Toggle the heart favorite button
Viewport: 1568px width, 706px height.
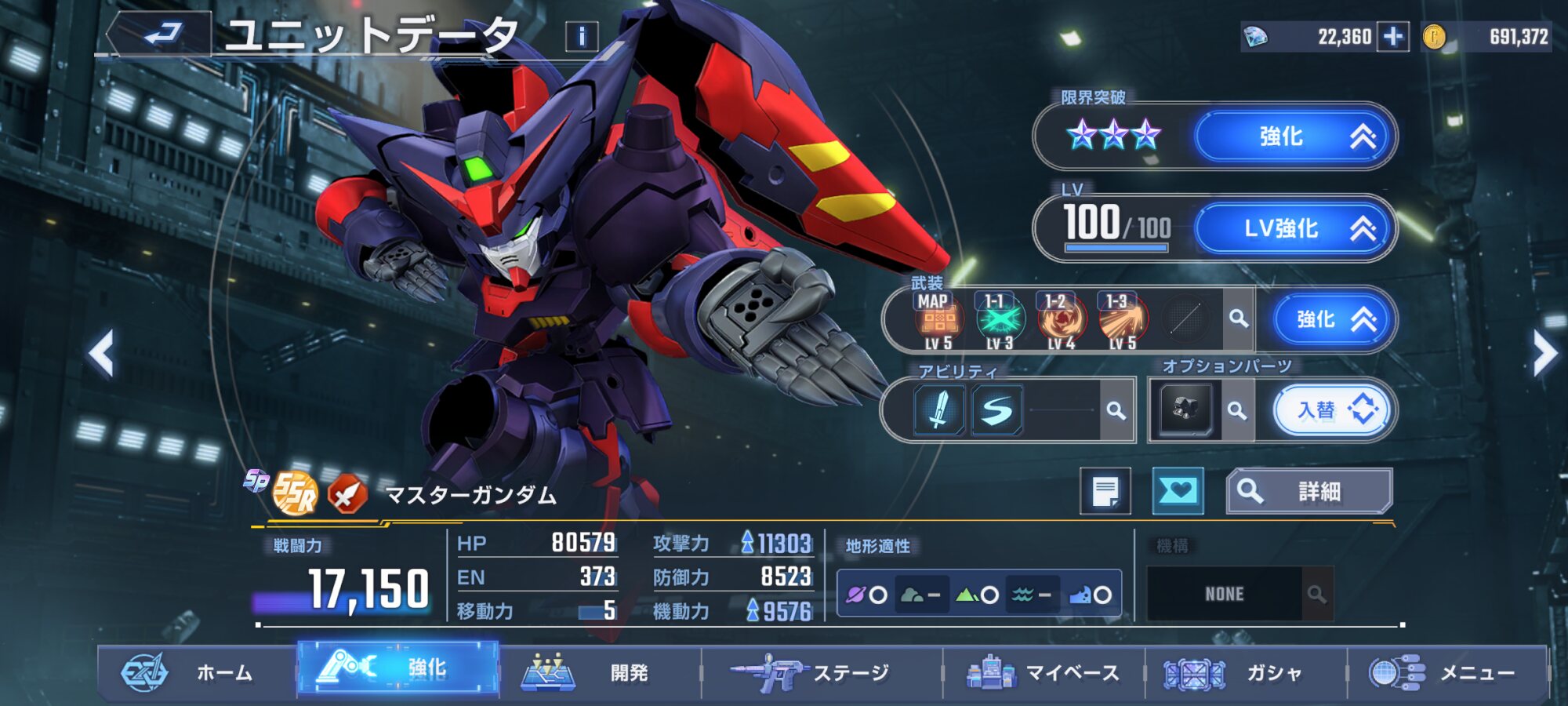pos(1178,491)
